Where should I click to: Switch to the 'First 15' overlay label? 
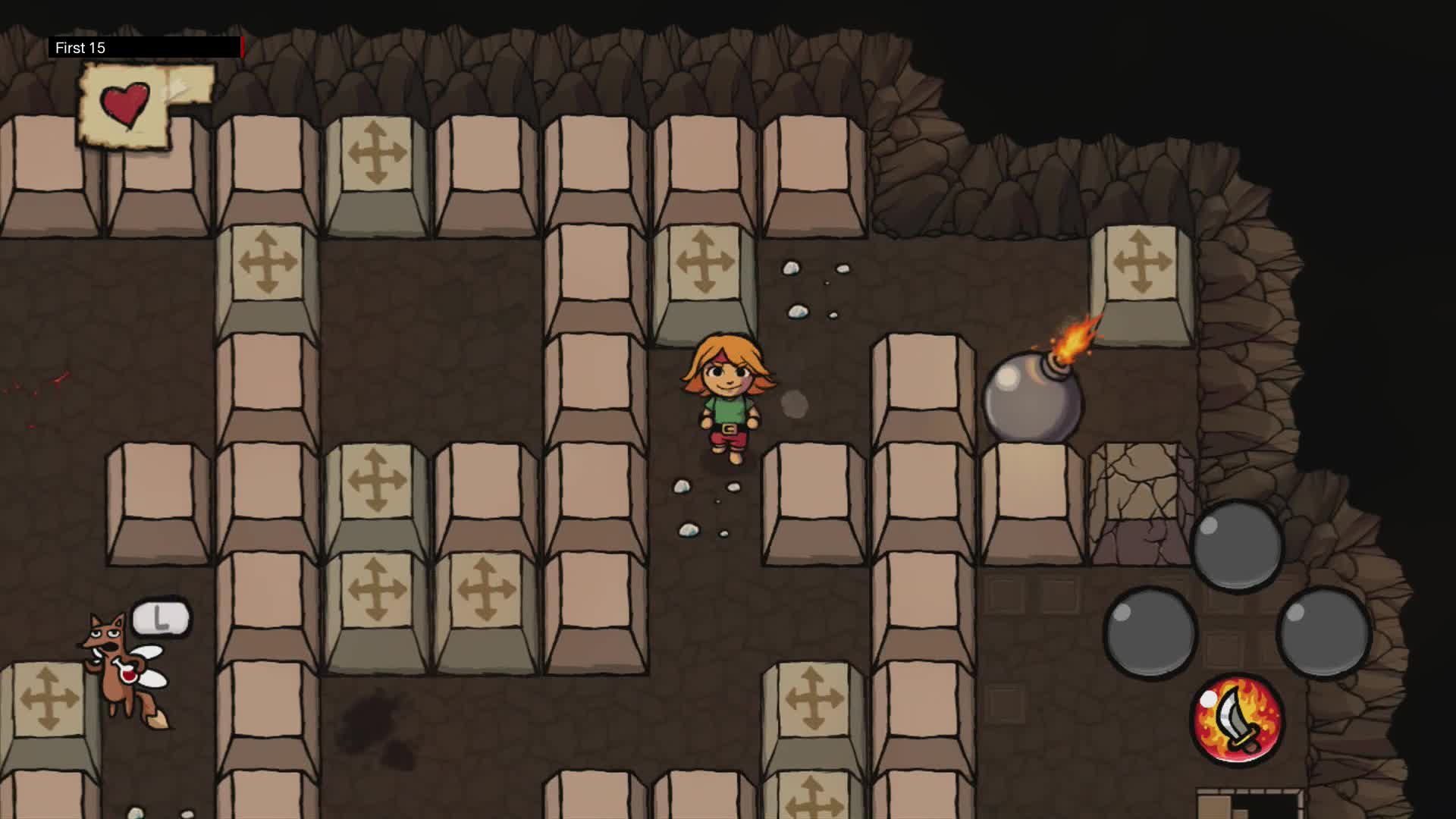(x=80, y=47)
